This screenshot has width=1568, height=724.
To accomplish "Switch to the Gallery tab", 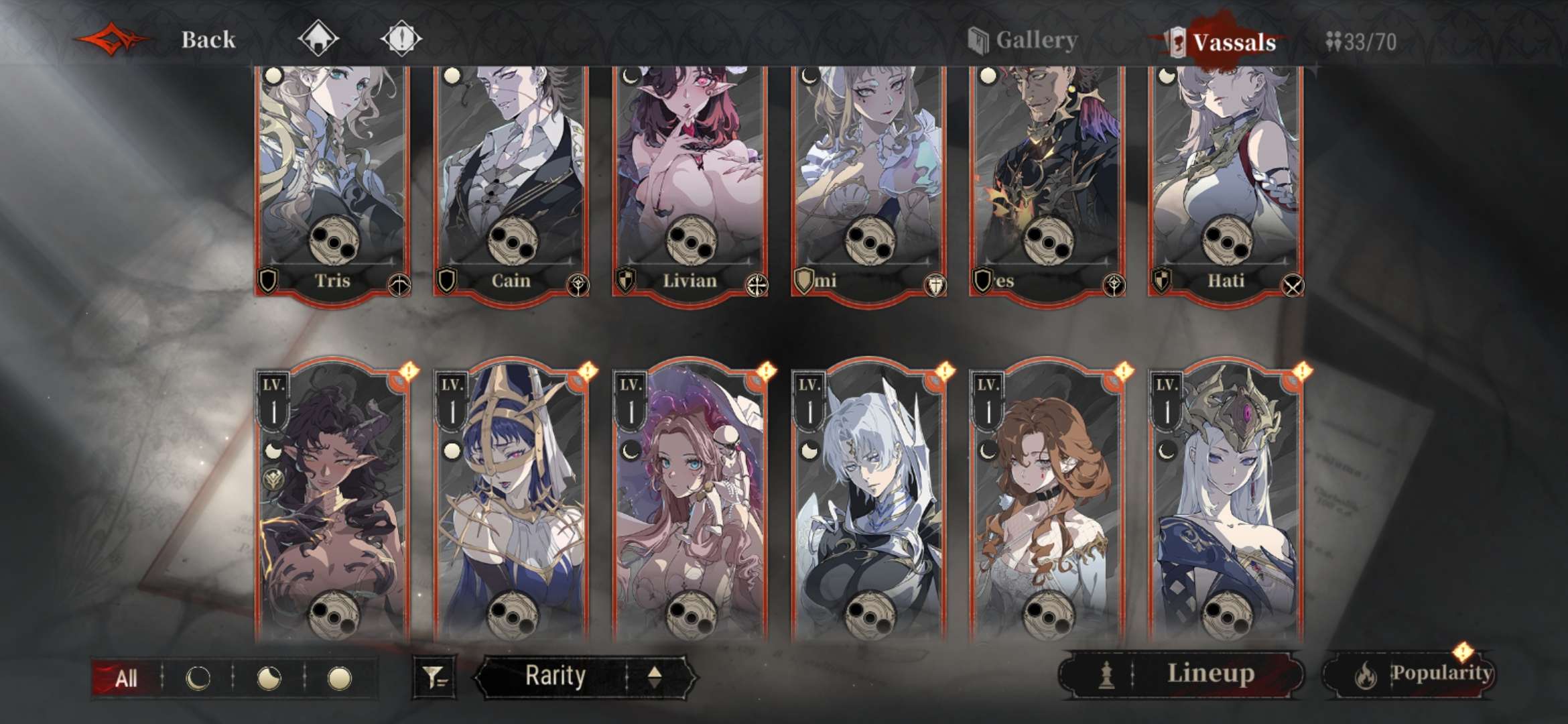I will click(x=1024, y=40).
